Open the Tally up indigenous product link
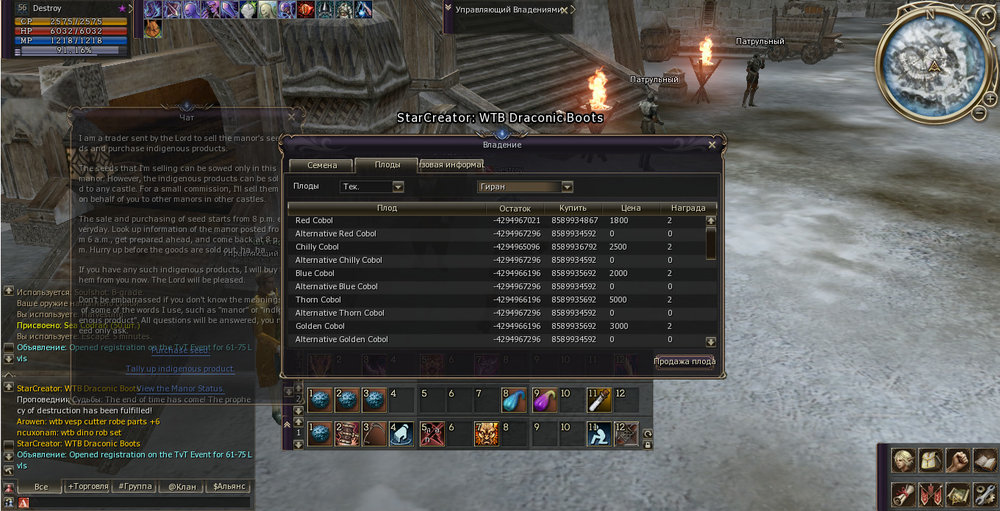Viewport: 1000px width, 511px height. point(193,368)
